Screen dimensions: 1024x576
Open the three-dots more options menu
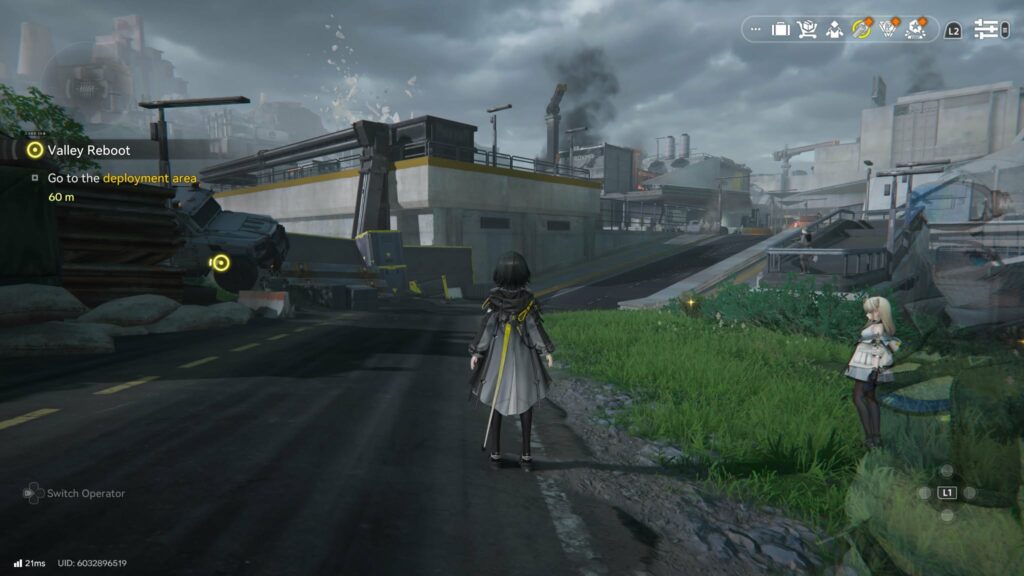[x=755, y=30]
